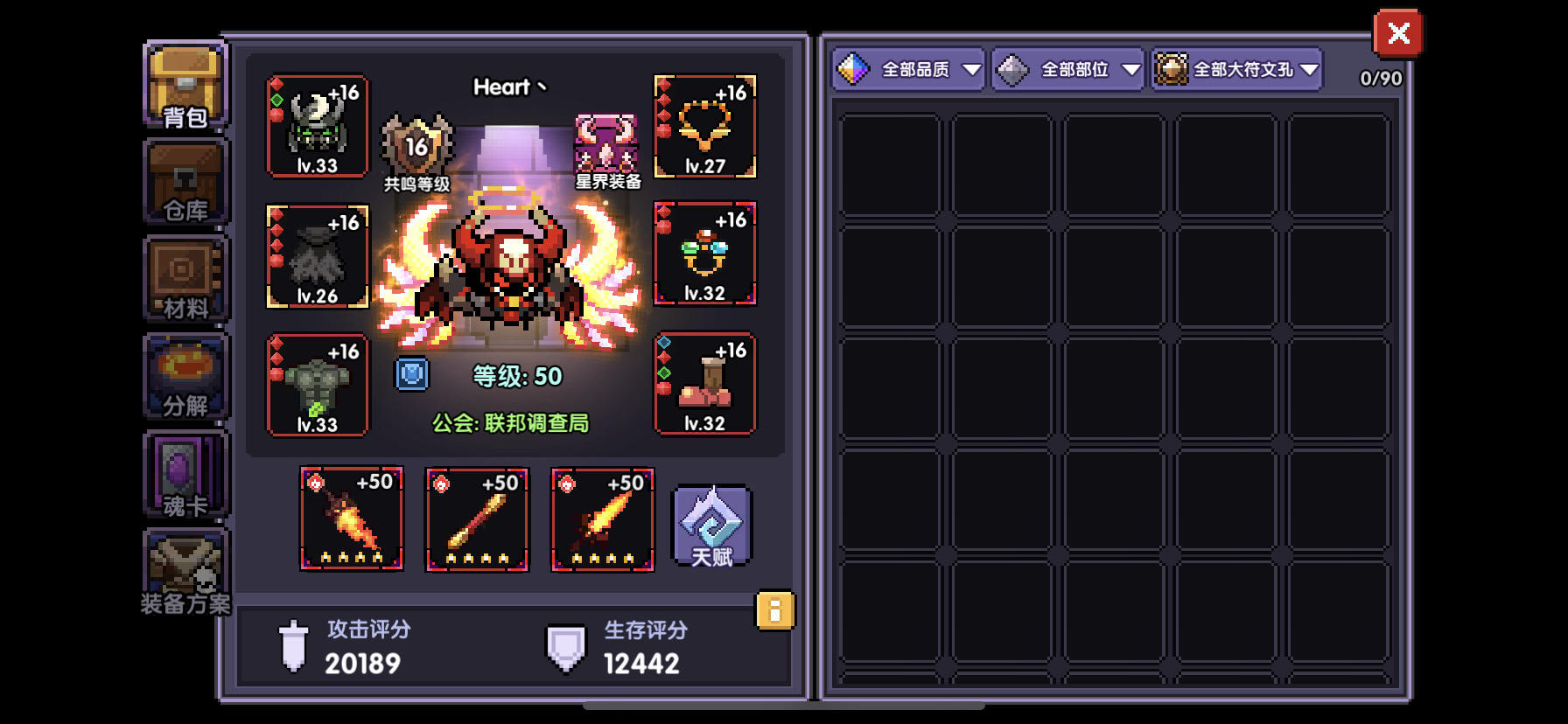The height and width of the screenshot is (724, 1568).
Task: Open the 全部品质 quality filter dropdown
Action: (x=908, y=69)
